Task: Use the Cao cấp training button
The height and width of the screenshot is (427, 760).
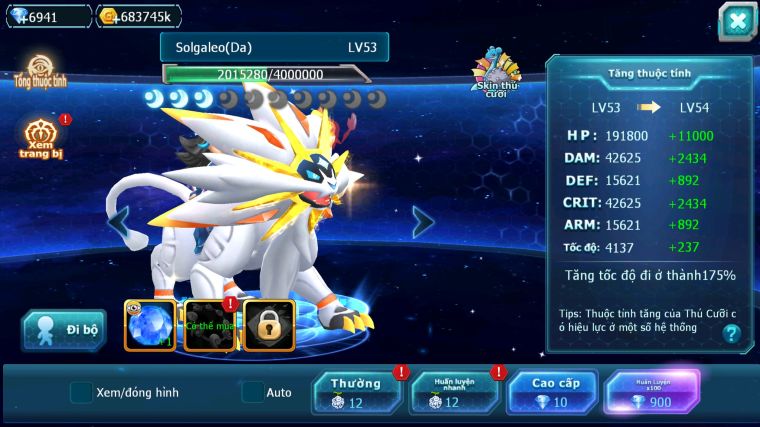Action: coord(551,392)
